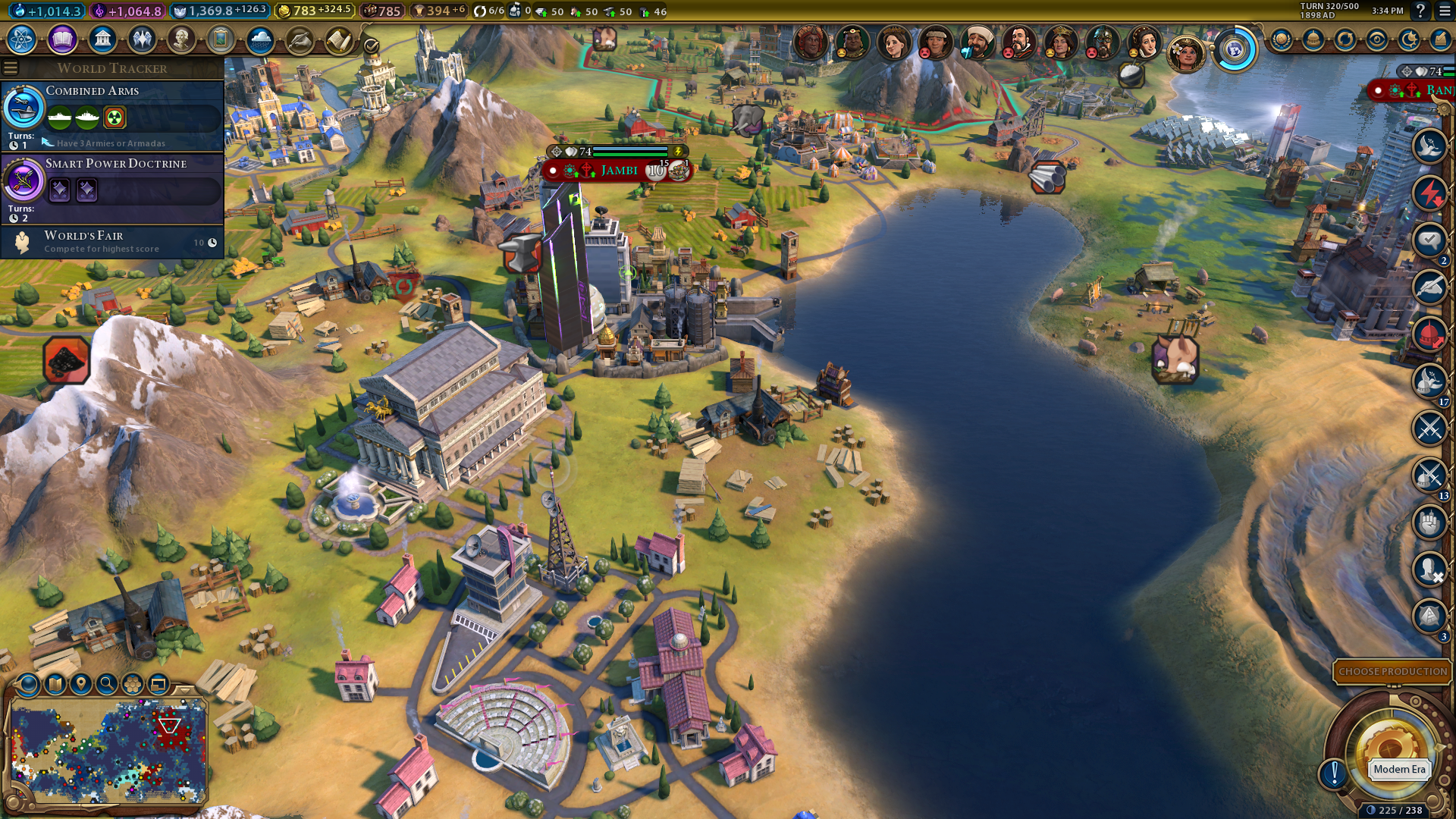Open the main game menu
The height and width of the screenshot is (819, 1456).
[1444, 11]
